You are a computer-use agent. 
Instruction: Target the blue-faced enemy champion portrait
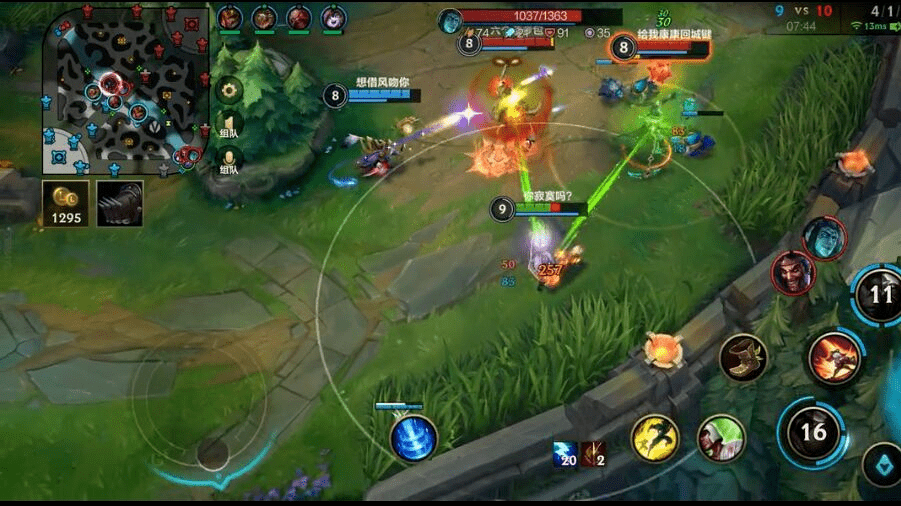[824, 238]
